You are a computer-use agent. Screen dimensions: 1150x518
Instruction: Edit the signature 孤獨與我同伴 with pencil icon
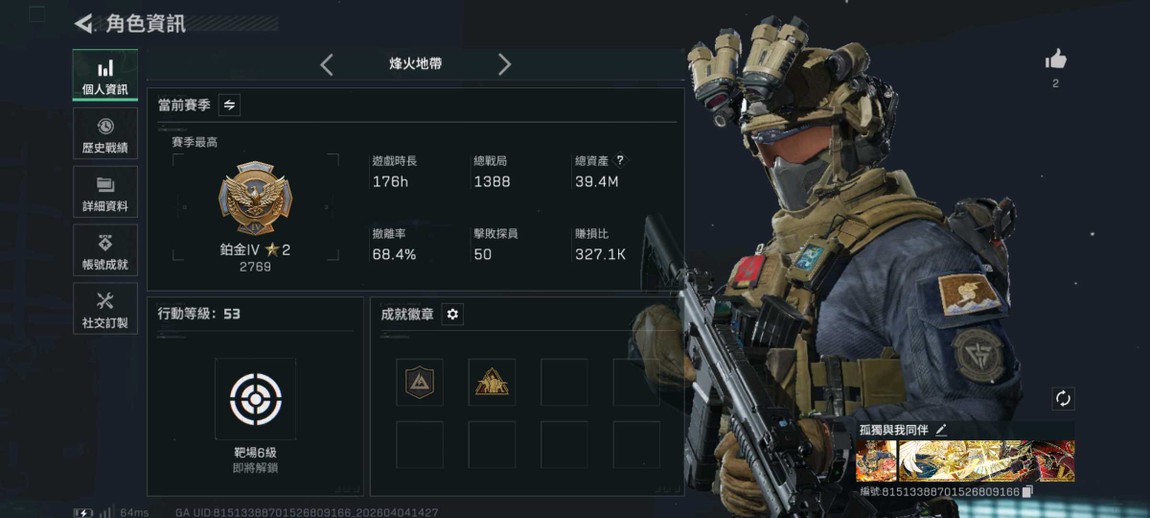(x=941, y=430)
